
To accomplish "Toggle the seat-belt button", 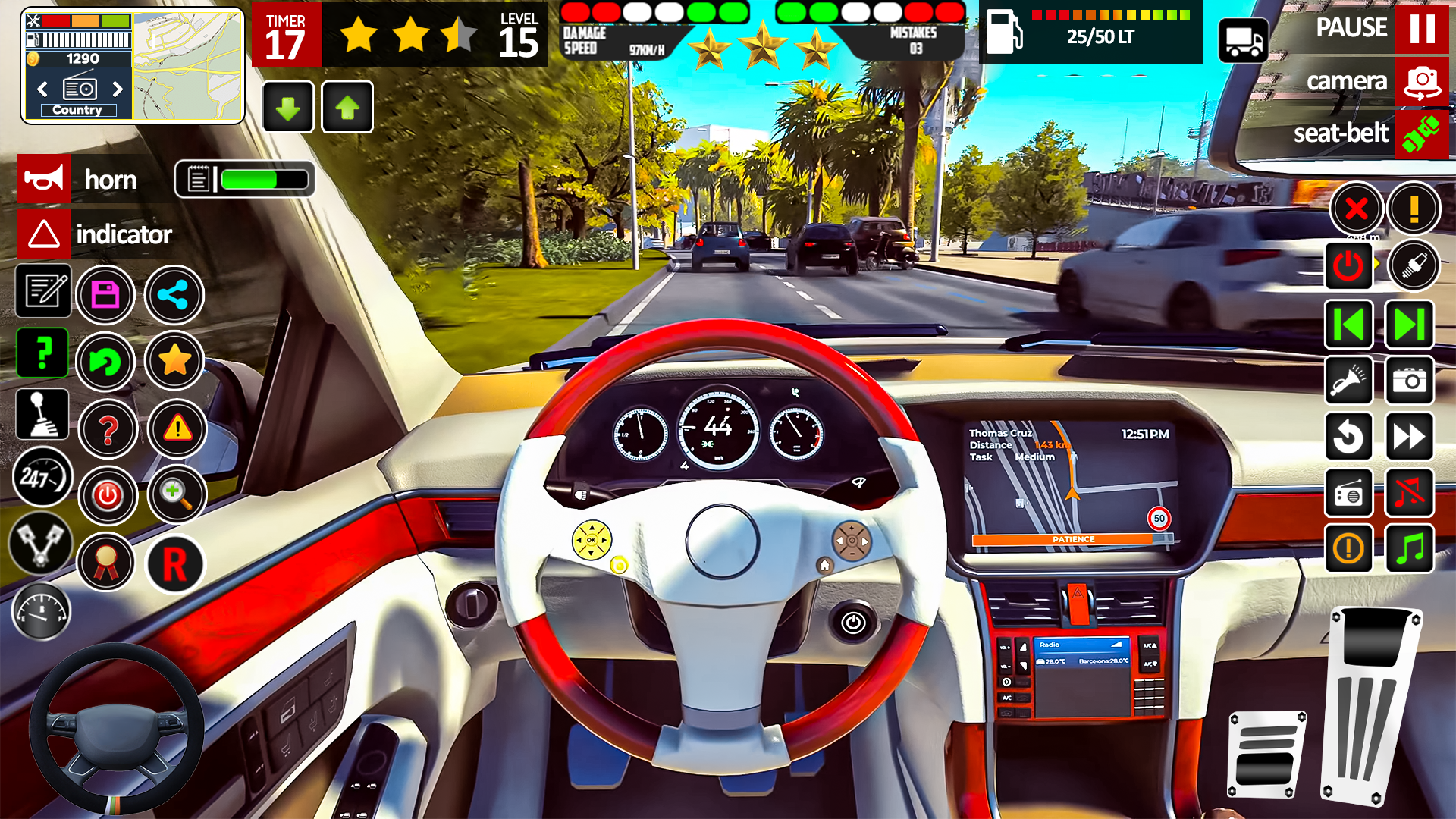I will (1421, 134).
